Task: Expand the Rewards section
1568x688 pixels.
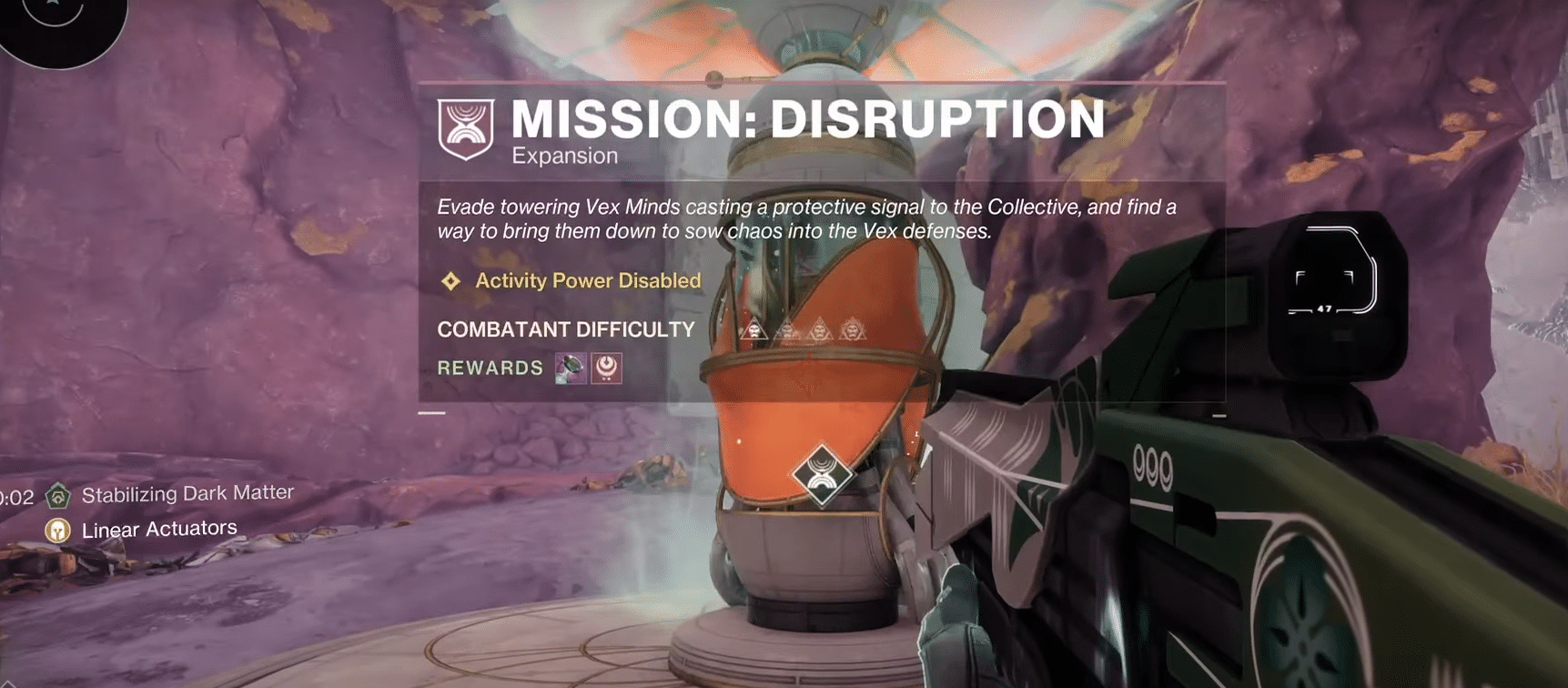Action: click(489, 368)
